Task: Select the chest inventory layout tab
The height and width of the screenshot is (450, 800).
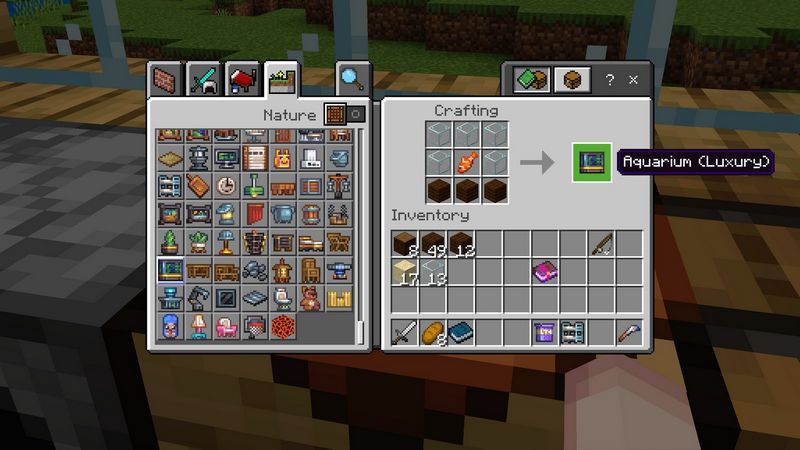Action: click(571, 80)
